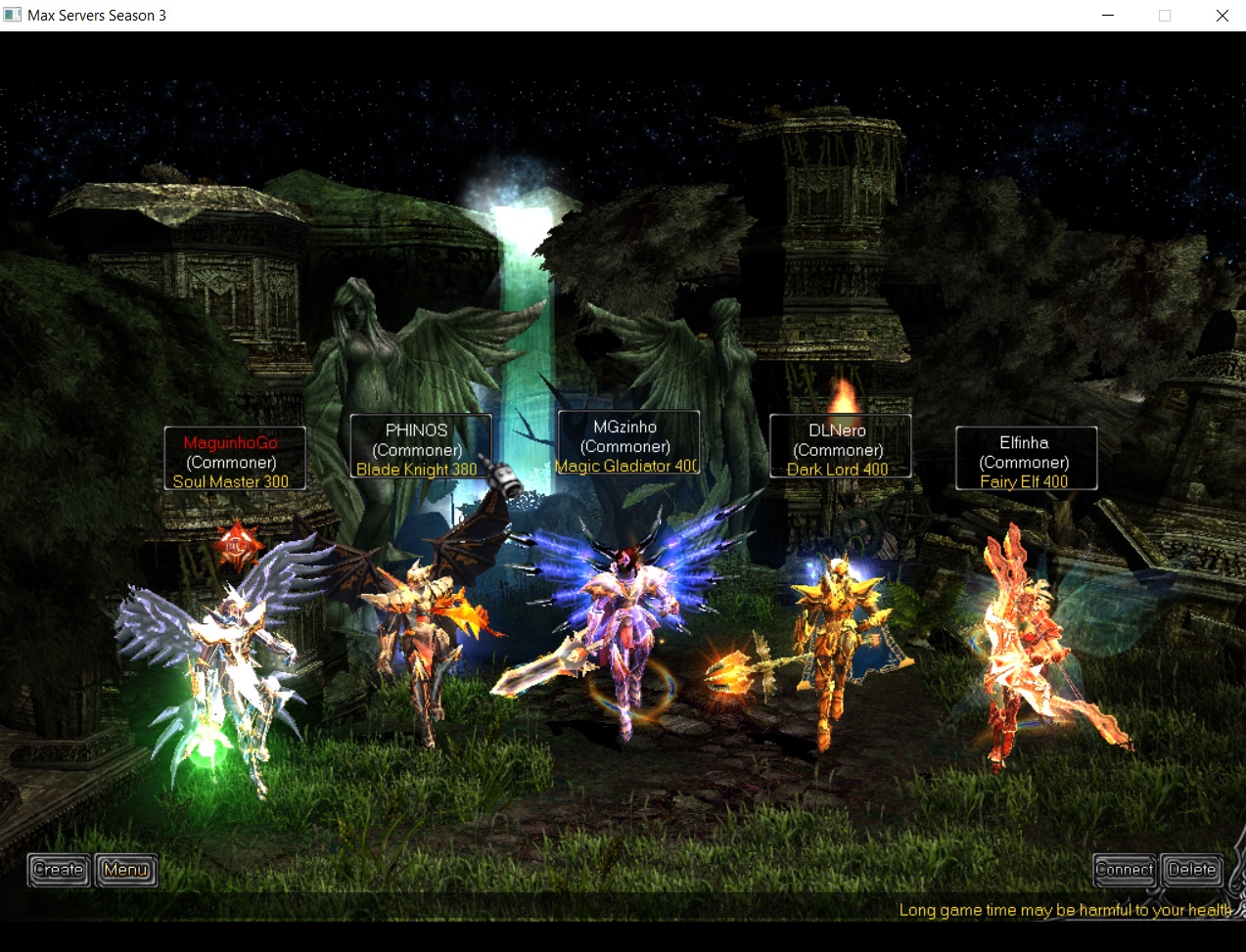Minimize the Max Servers game window
The height and width of the screenshot is (952, 1246).
coord(1108,16)
